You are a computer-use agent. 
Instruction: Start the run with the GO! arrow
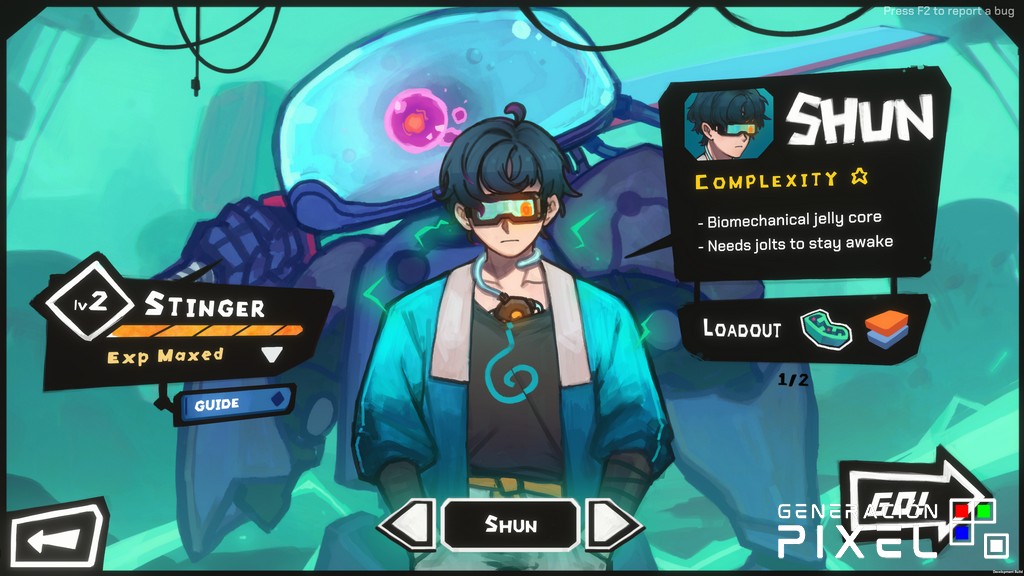(x=905, y=501)
